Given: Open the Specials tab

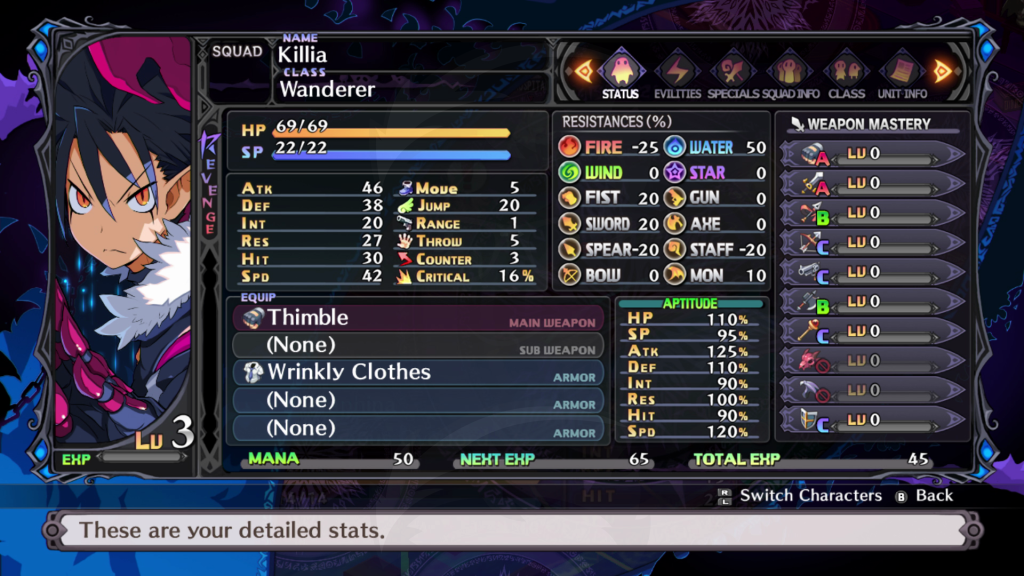Looking at the screenshot, I should pos(733,75).
